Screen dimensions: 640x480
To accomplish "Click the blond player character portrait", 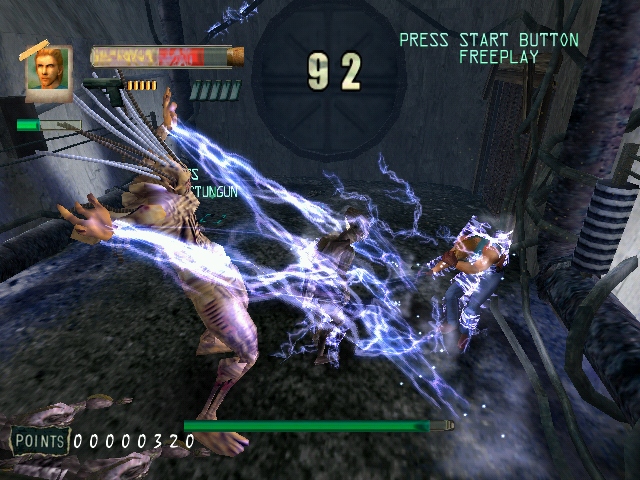I will pyautogui.click(x=49, y=70).
